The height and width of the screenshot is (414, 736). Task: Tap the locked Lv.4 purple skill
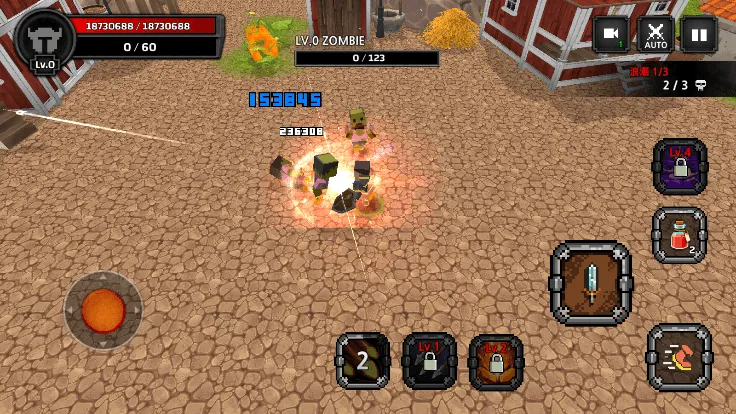680,166
